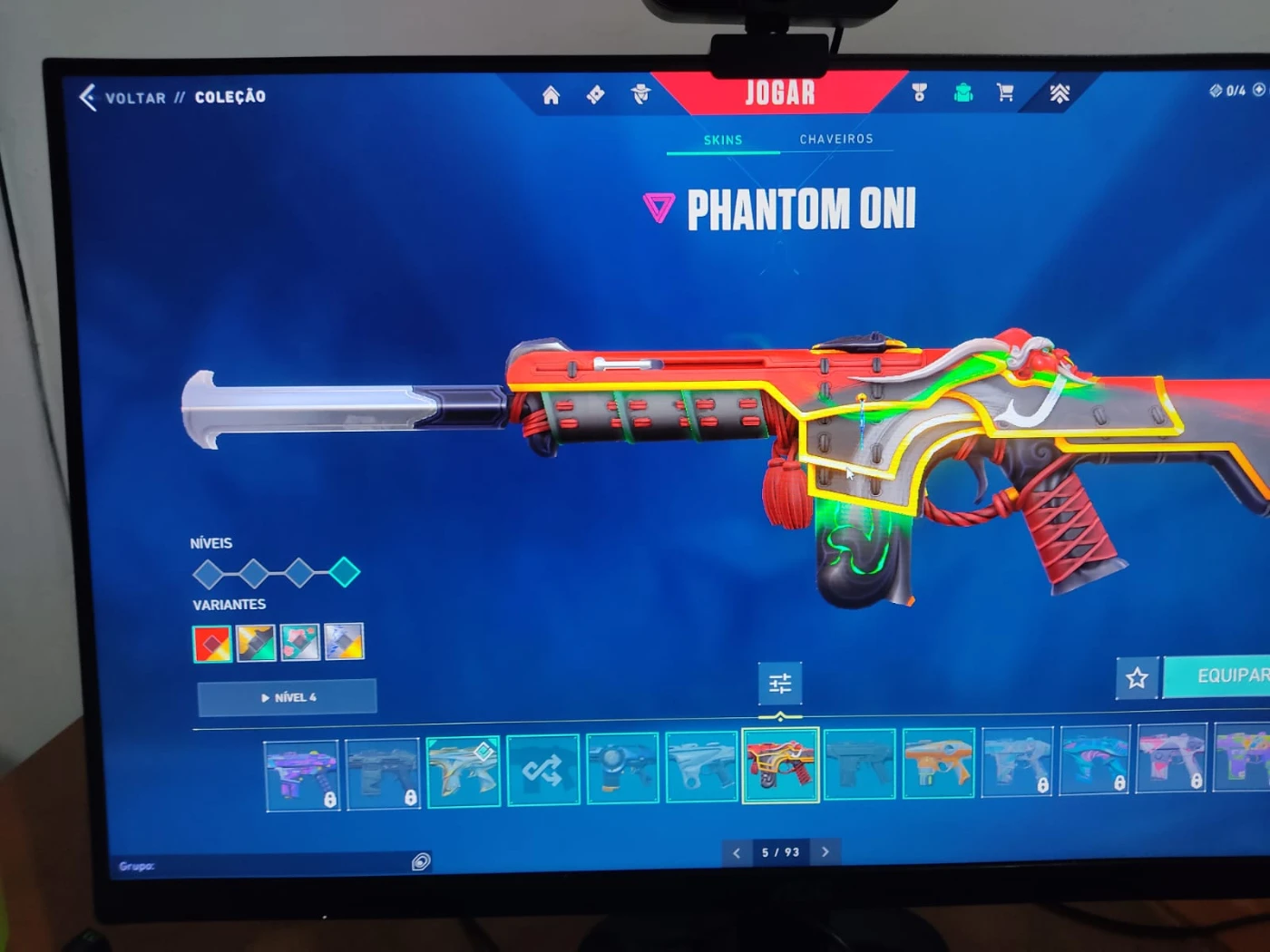Switch to the Skins tab
Viewport: 1270px width, 952px height.
(722, 140)
